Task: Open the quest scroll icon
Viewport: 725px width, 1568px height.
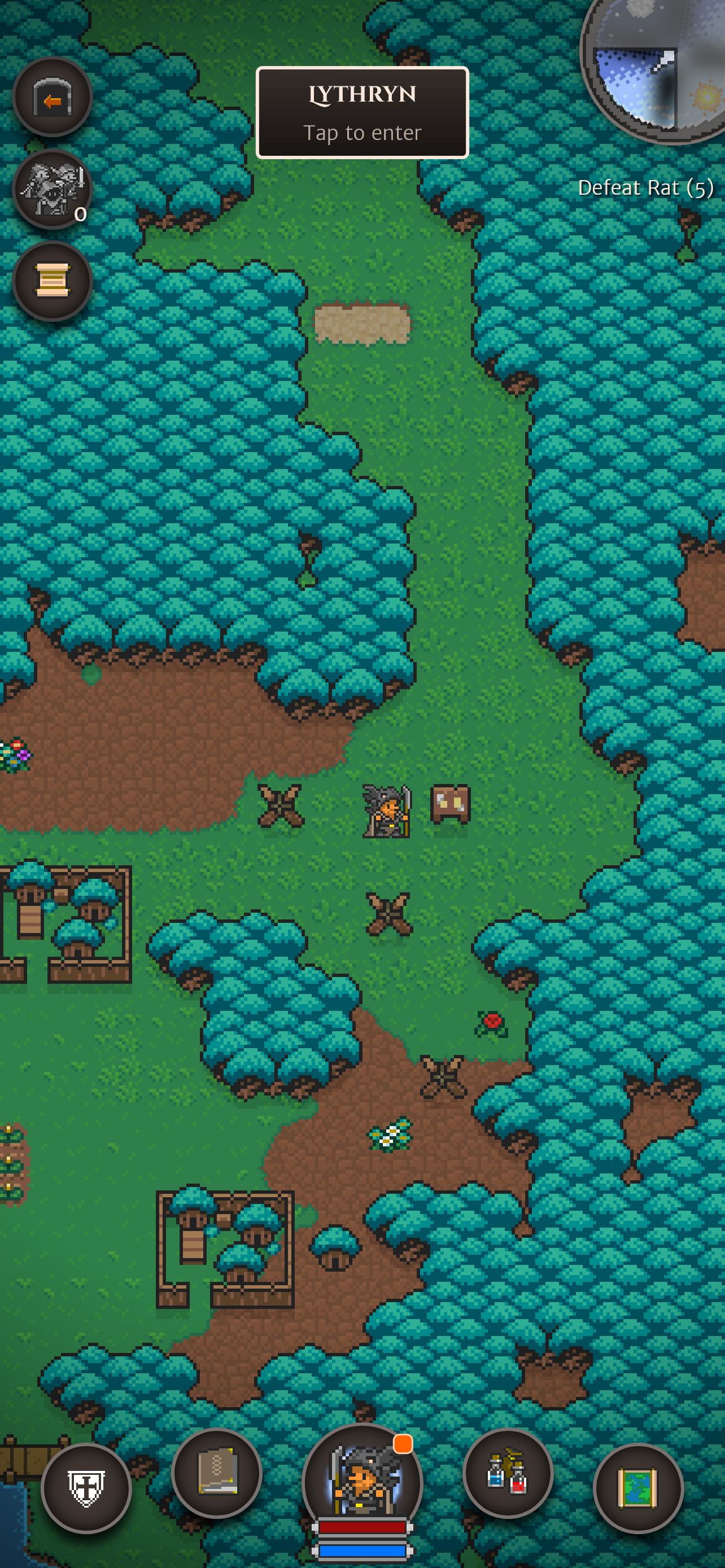Action: coord(52,282)
